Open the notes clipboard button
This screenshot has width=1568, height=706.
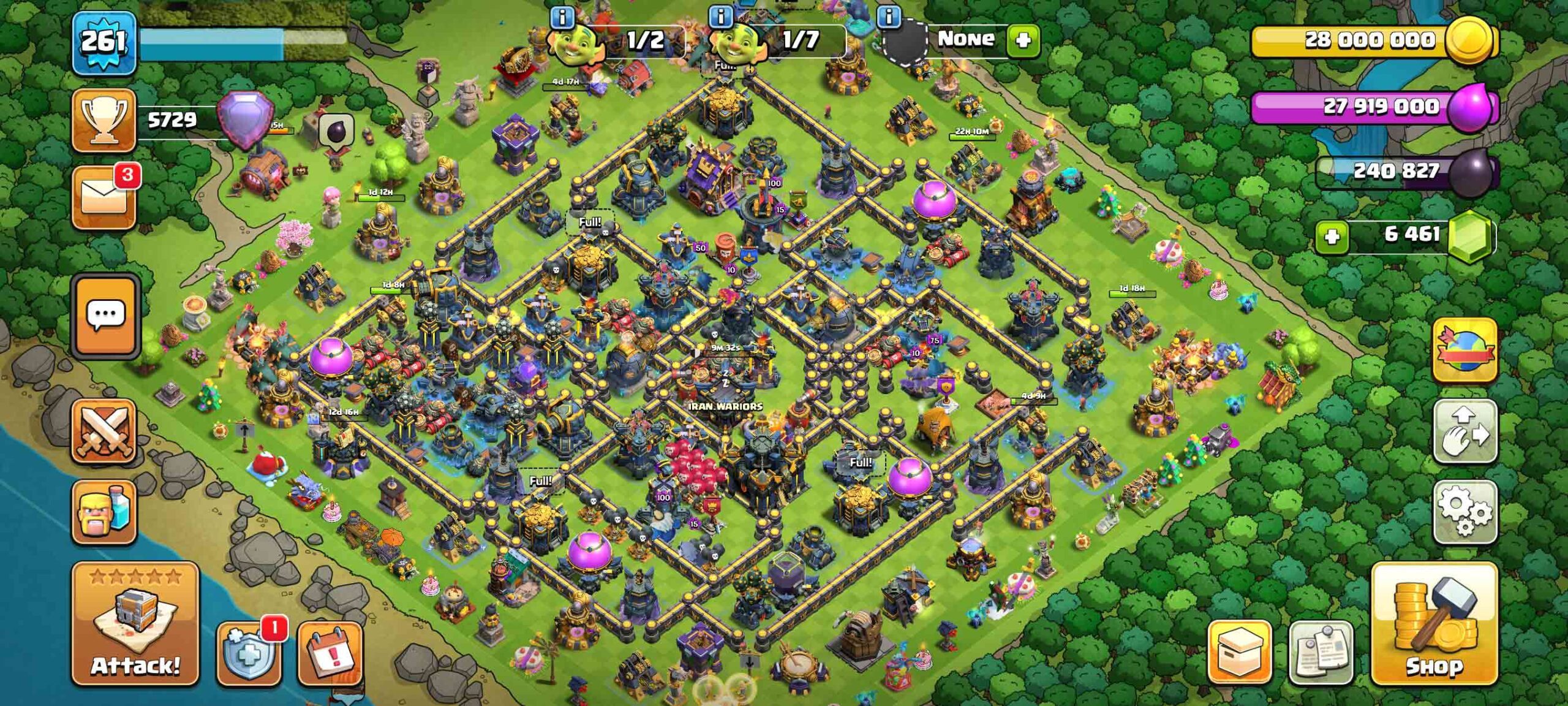1320,652
